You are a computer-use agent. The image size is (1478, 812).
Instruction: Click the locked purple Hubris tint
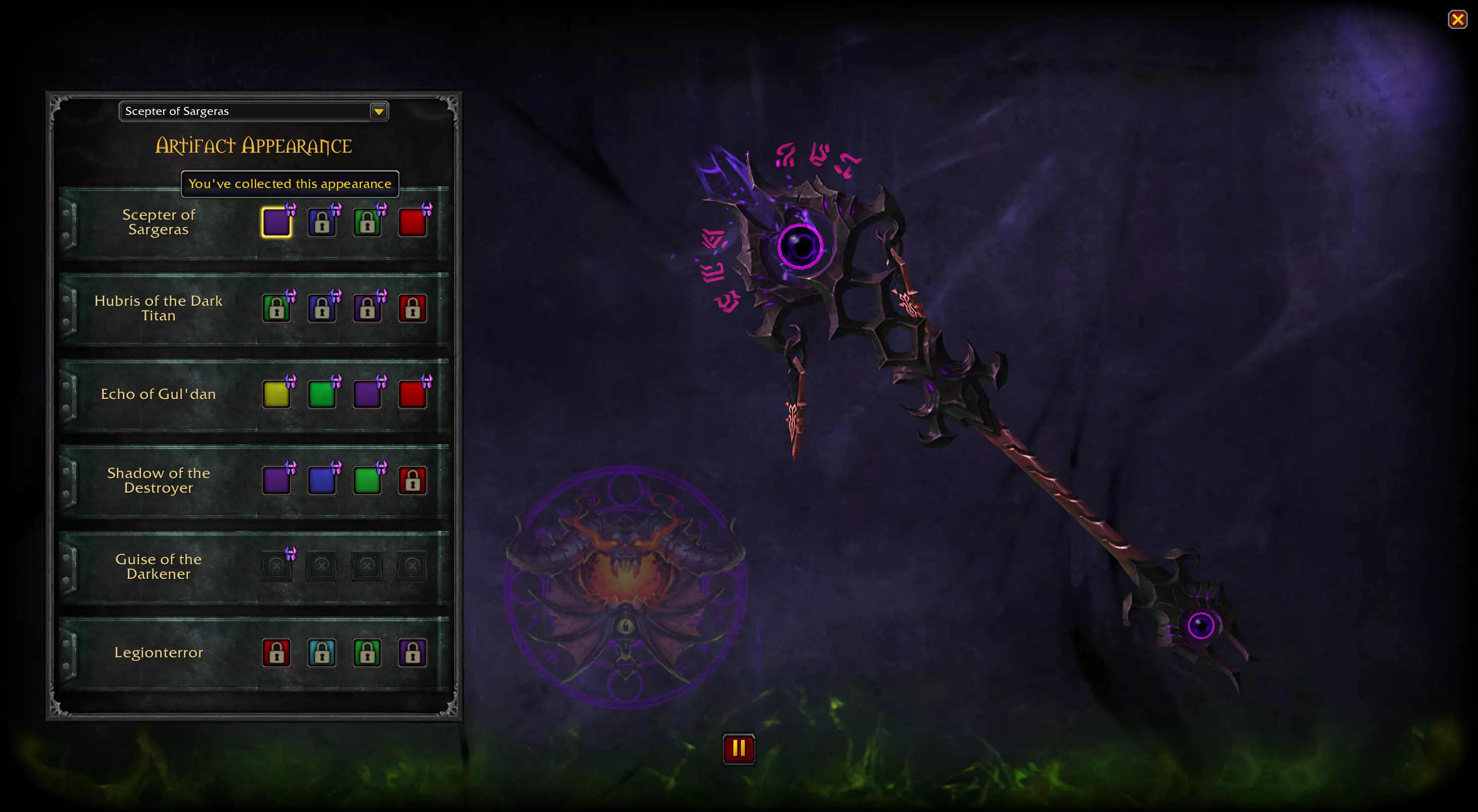click(x=368, y=308)
